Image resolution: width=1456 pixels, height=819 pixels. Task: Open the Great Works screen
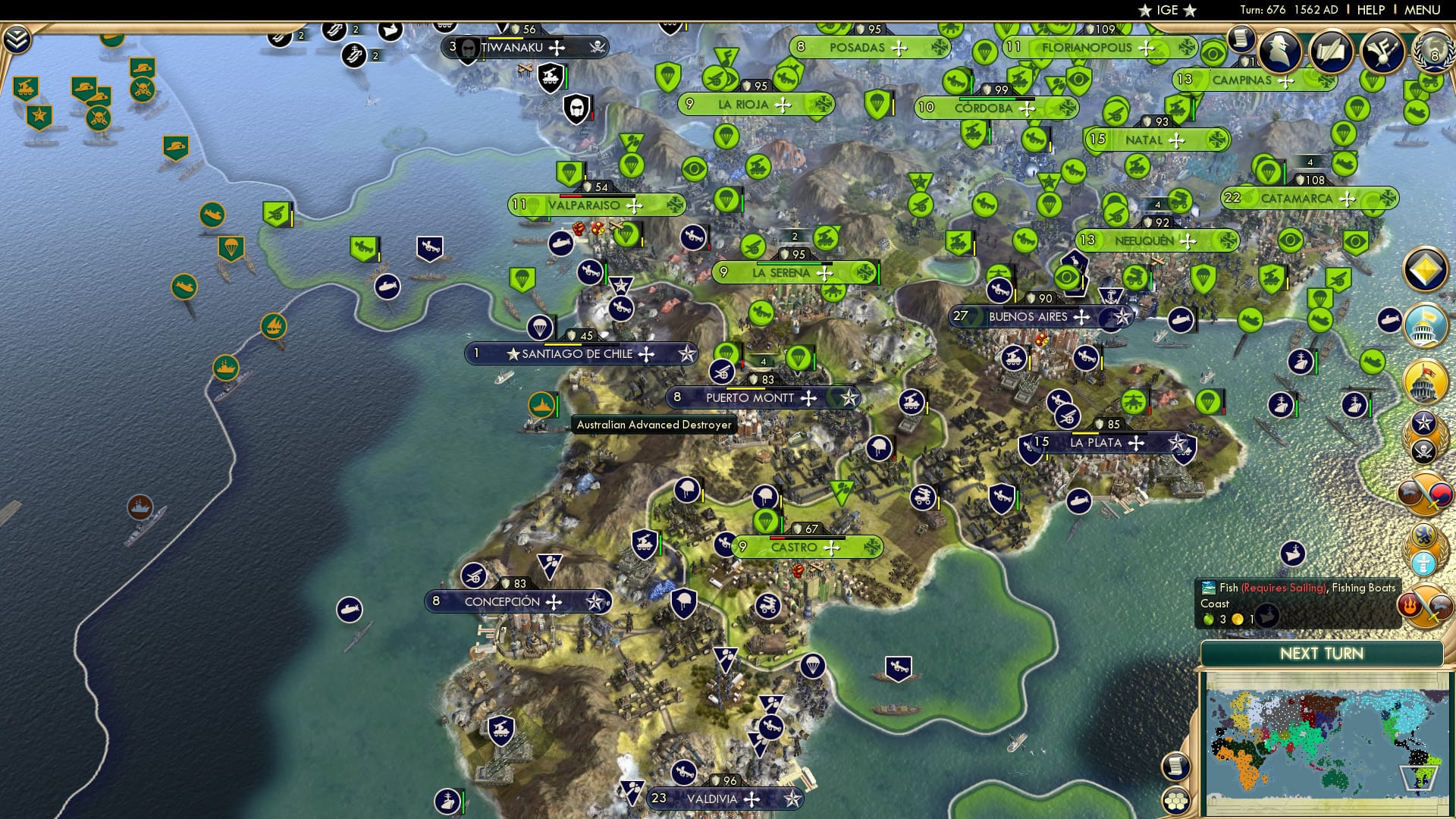[x=1384, y=52]
